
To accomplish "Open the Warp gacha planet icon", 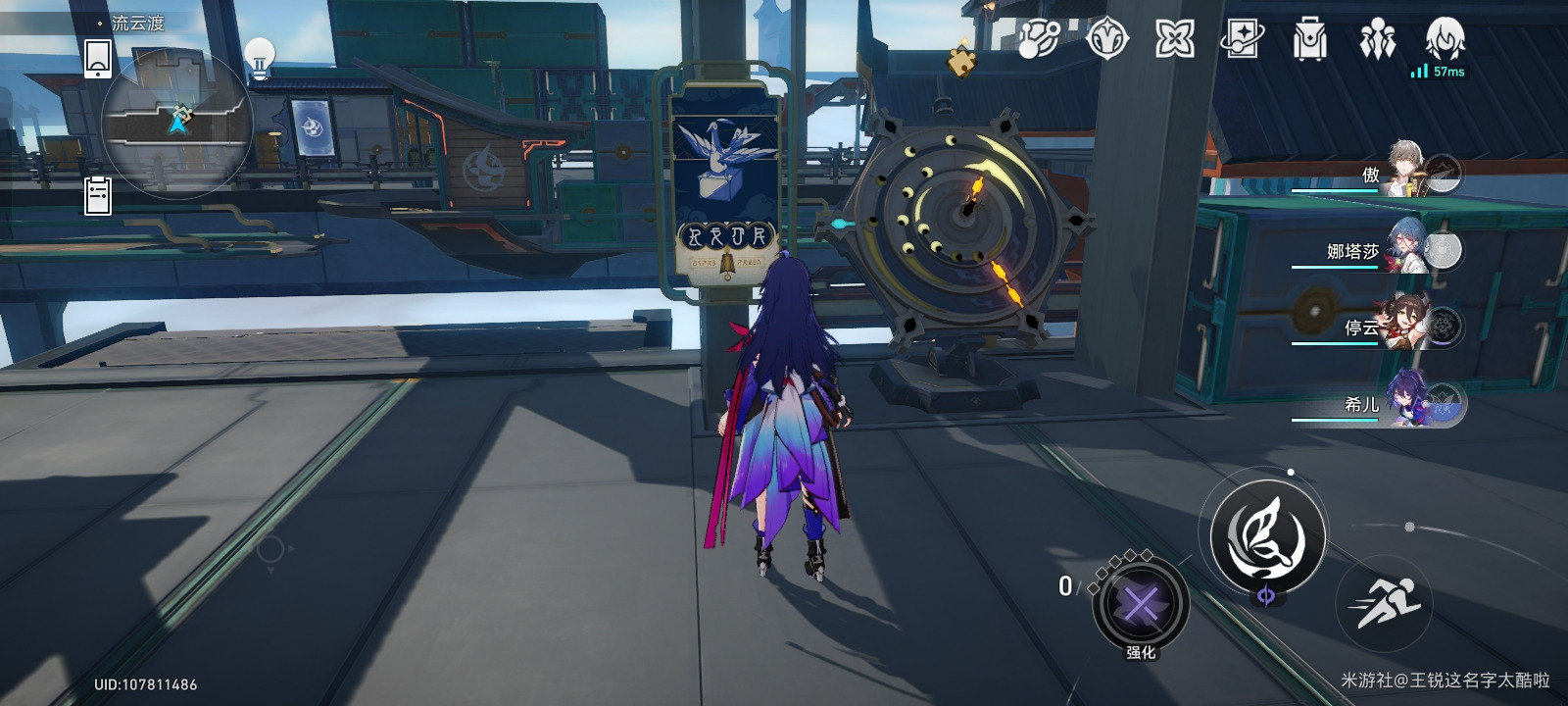I will pyautogui.click(x=1038, y=40).
